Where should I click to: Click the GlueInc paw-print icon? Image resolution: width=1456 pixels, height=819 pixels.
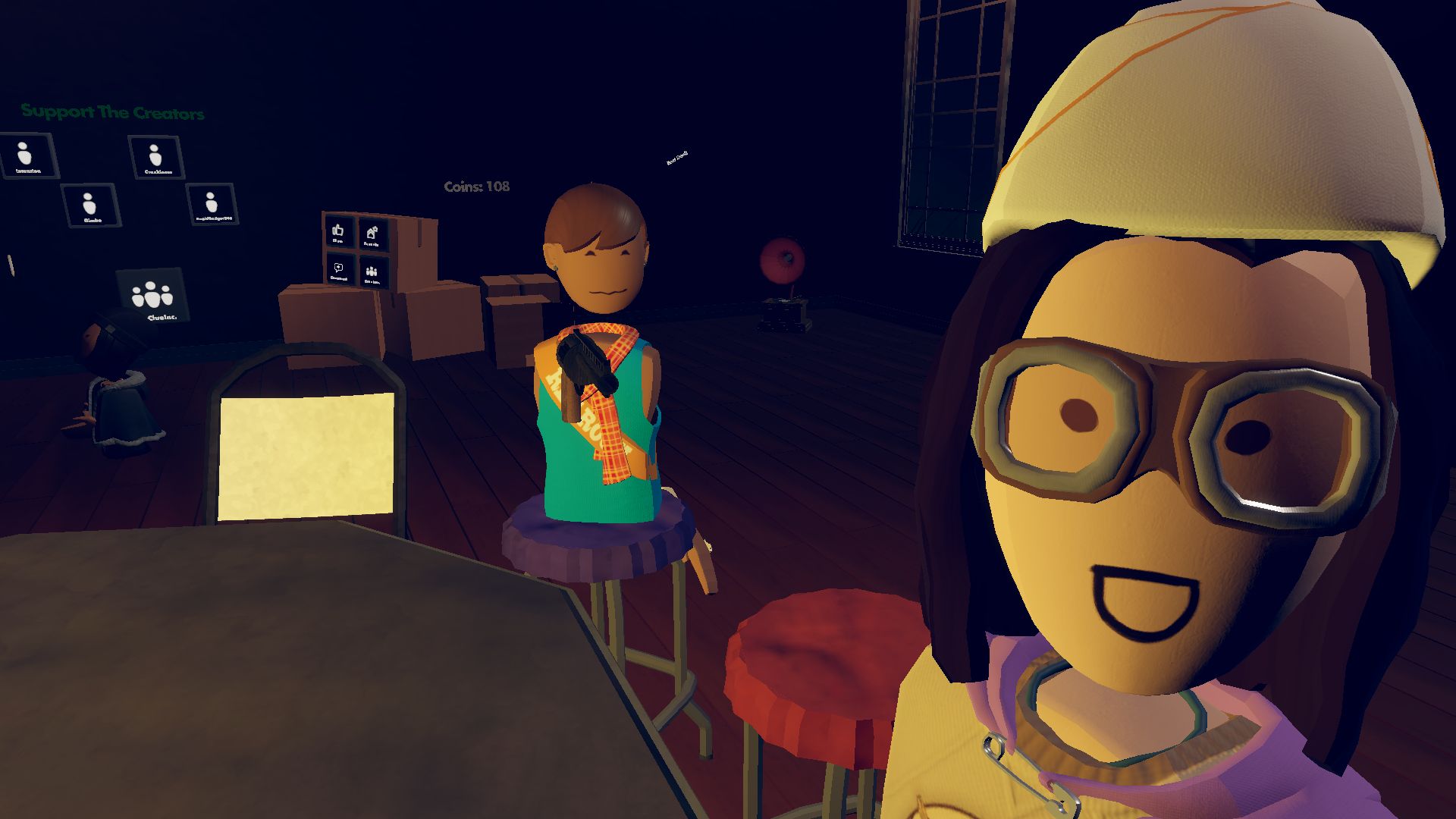pyautogui.click(x=151, y=294)
